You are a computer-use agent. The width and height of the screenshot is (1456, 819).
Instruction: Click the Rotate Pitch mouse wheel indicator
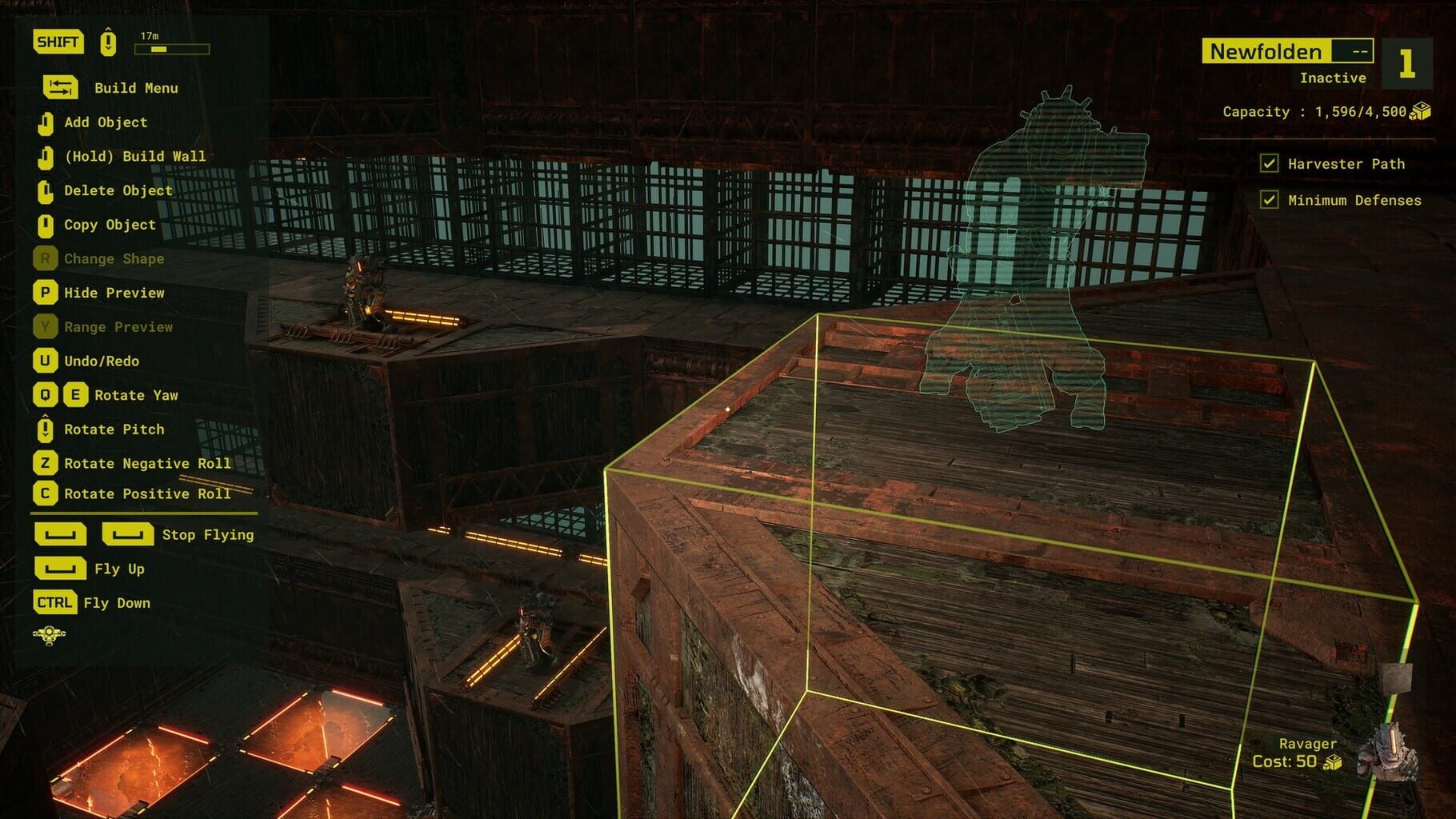click(47, 429)
